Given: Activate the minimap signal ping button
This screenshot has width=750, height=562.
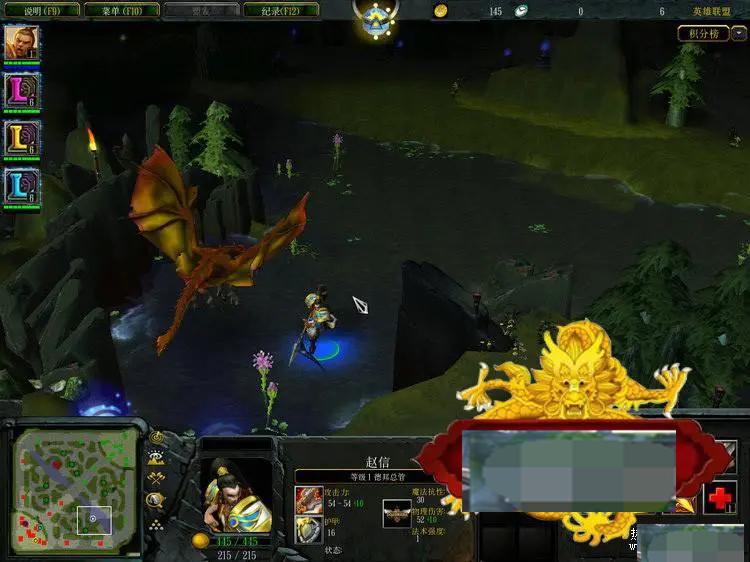Looking at the screenshot, I should coord(157,438).
